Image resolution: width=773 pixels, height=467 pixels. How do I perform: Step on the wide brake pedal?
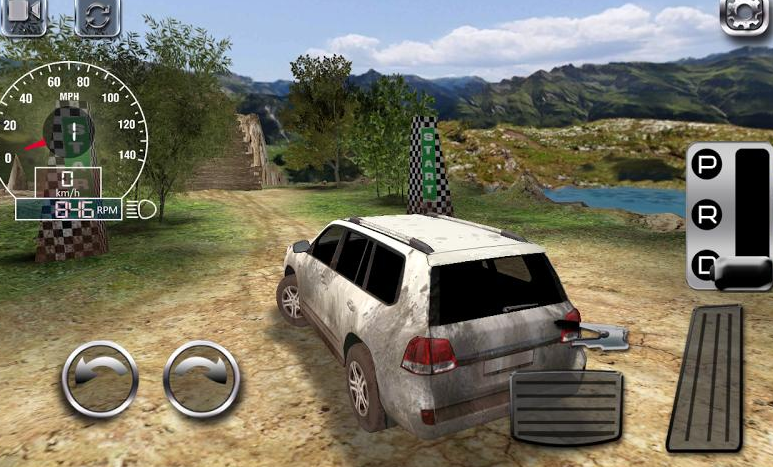point(566,406)
